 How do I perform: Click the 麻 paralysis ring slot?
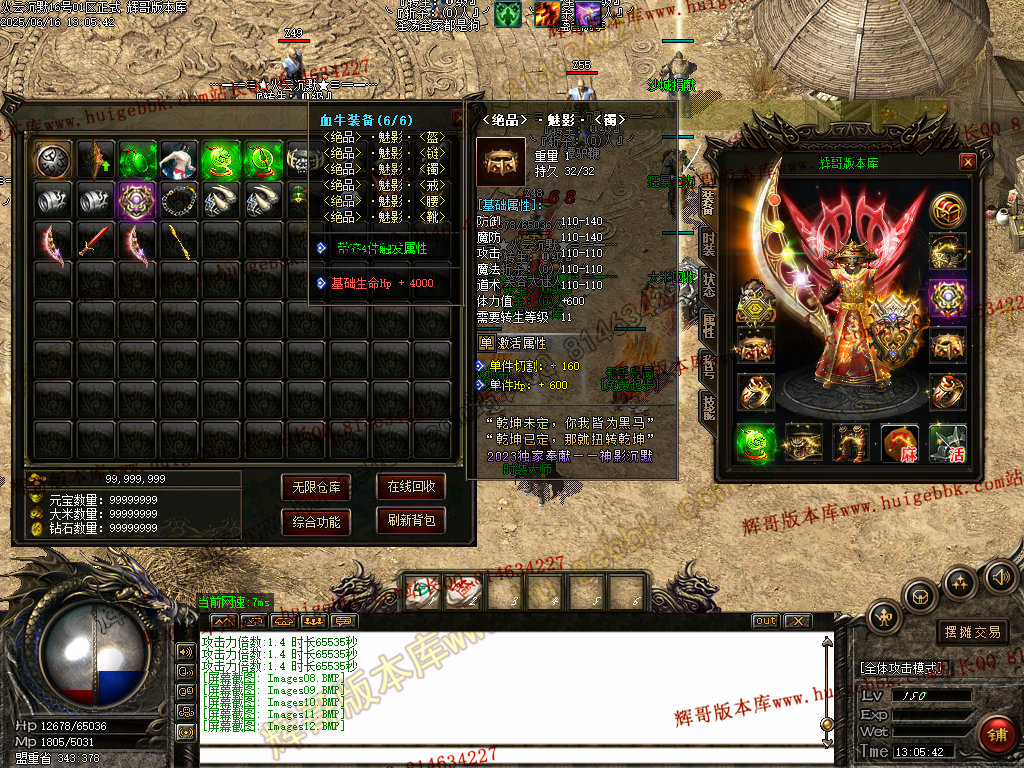899,443
